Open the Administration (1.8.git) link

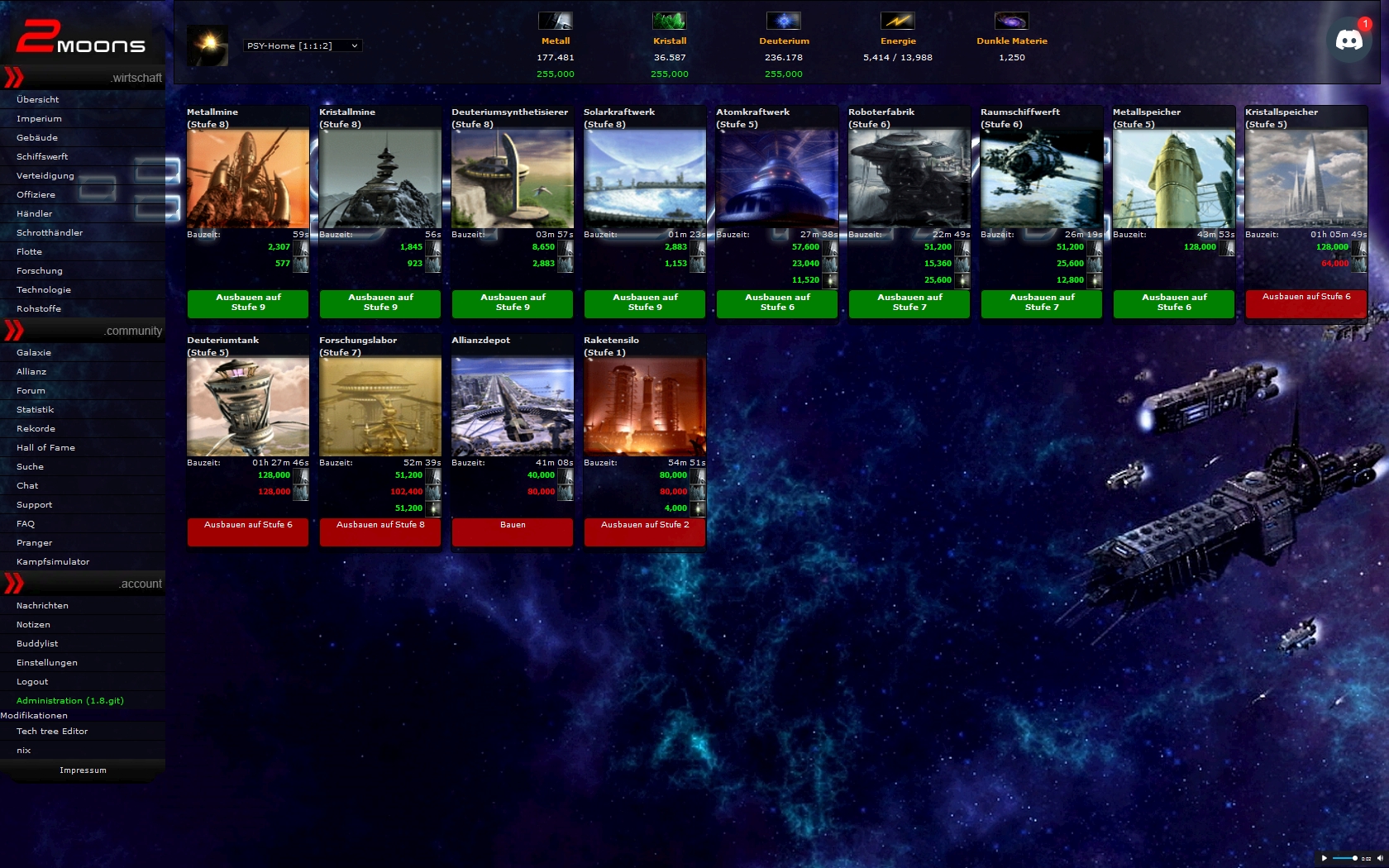[70, 700]
